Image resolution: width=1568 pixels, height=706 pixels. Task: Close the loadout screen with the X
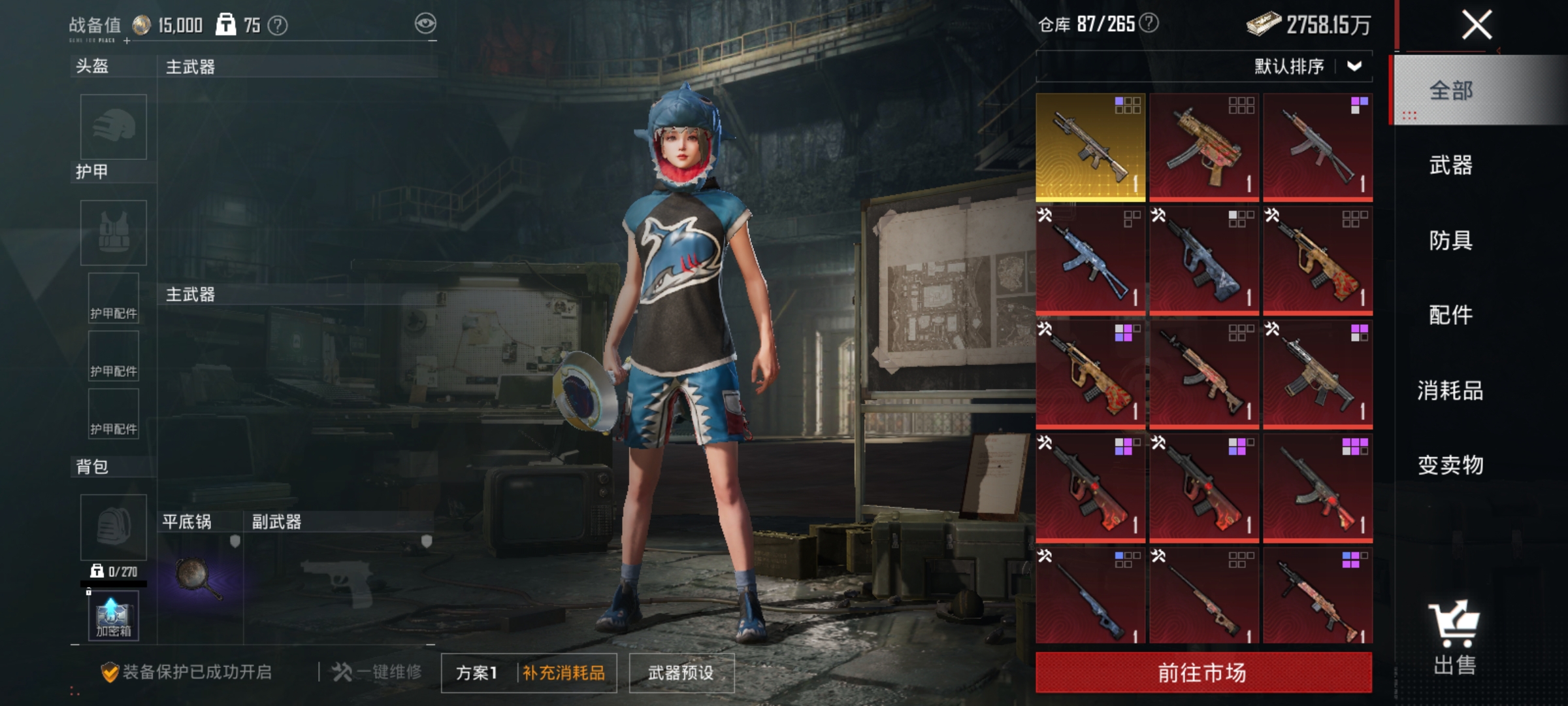[x=1477, y=25]
